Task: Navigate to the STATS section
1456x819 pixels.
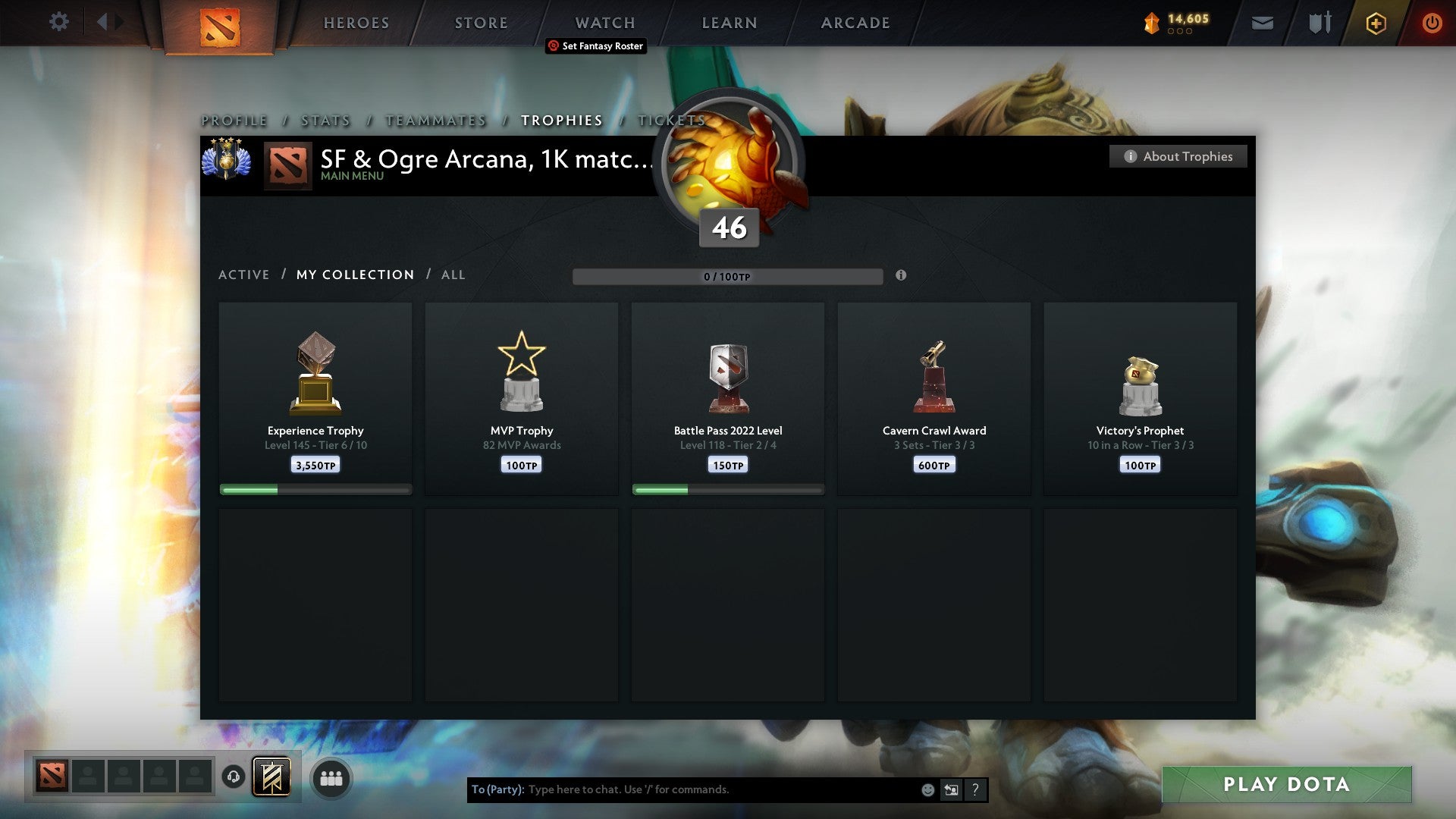Action: [325, 120]
